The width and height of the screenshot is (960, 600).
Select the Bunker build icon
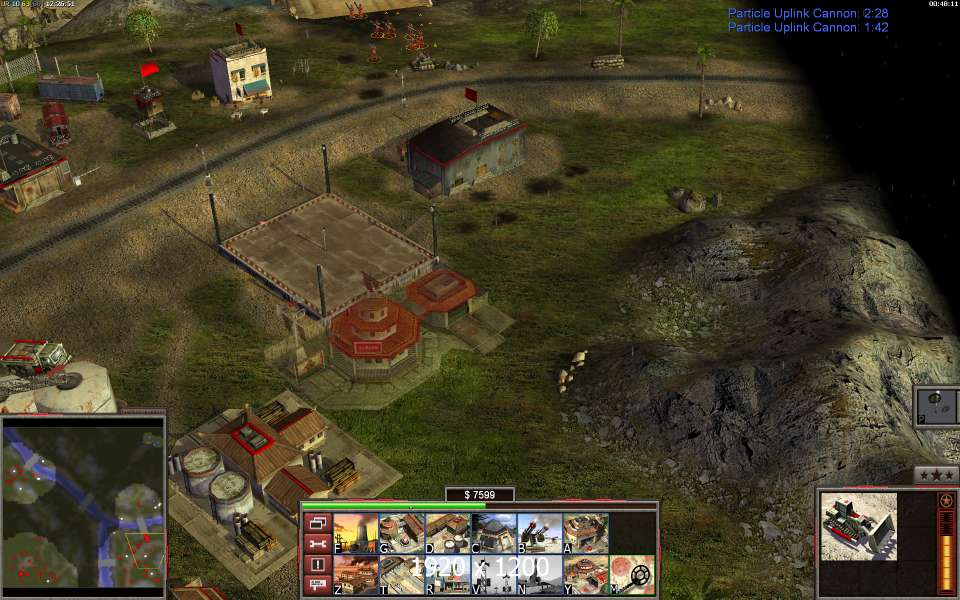click(492, 533)
